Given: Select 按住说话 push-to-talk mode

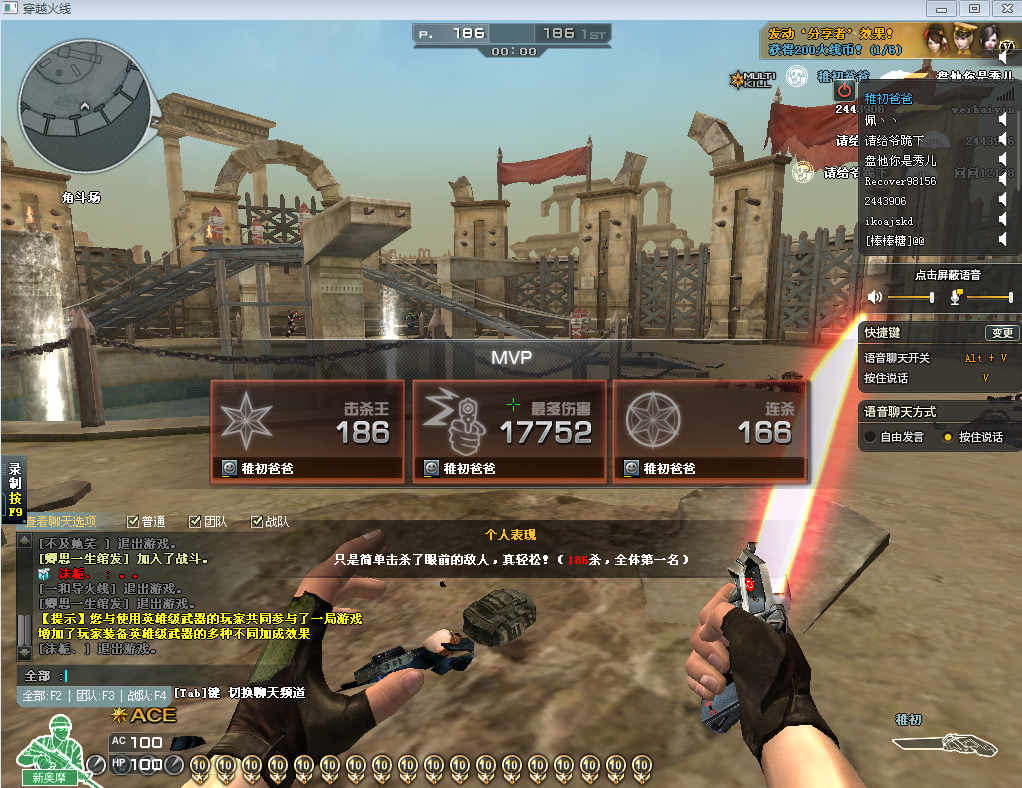Looking at the screenshot, I should point(947,437).
